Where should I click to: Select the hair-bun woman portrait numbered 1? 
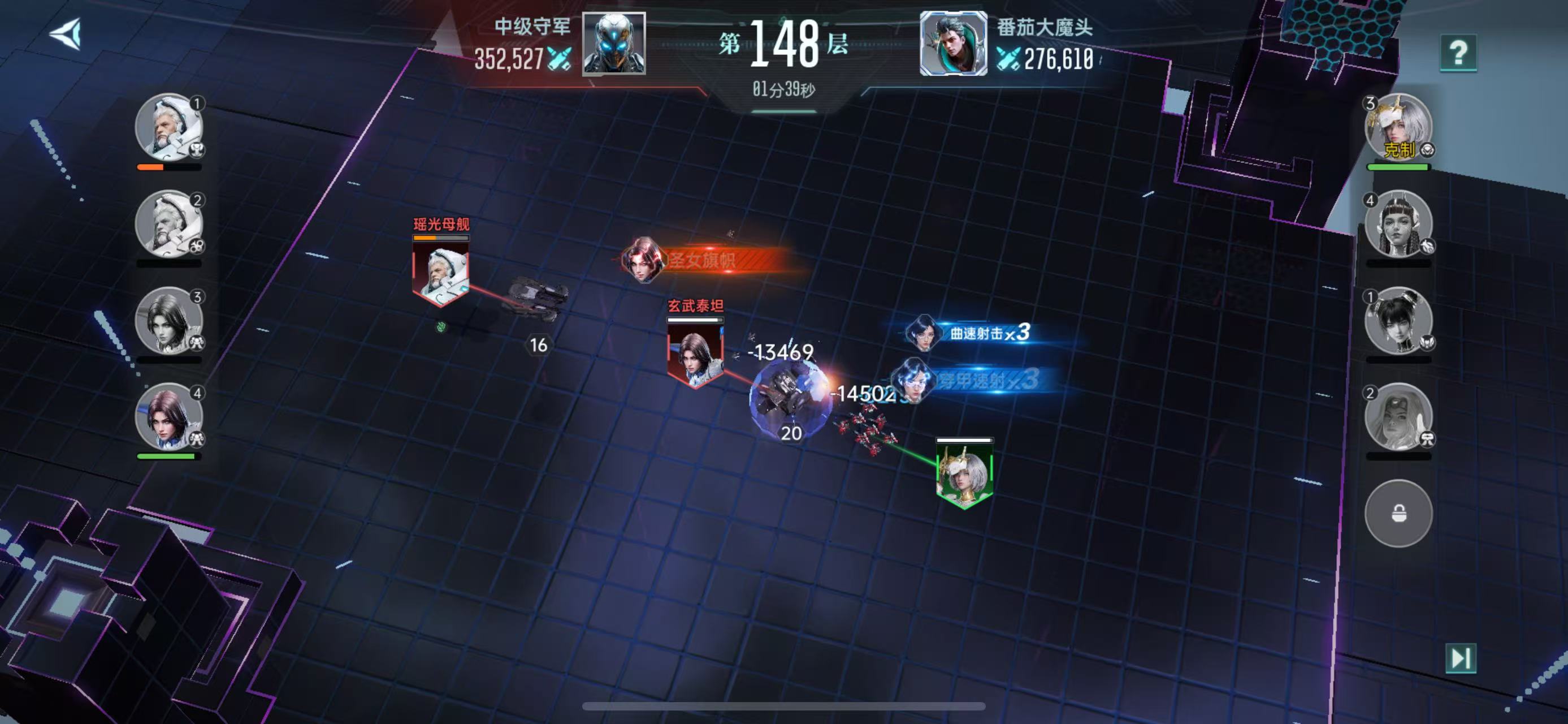point(1398,320)
